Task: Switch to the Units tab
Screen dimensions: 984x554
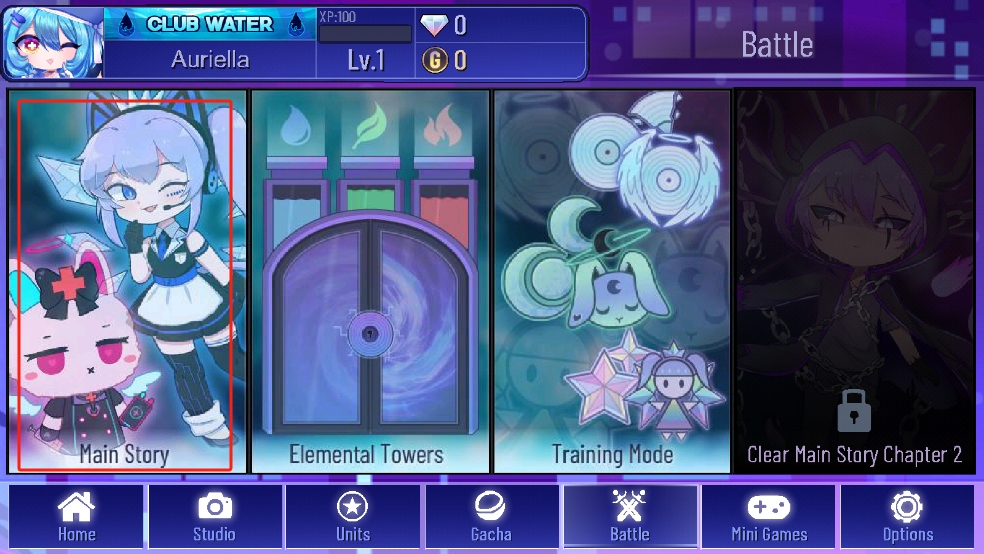Action: pyautogui.click(x=353, y=517)
